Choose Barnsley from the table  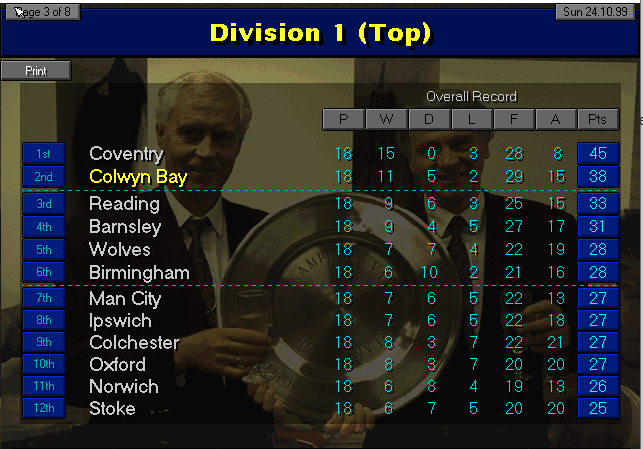(126, 227)
